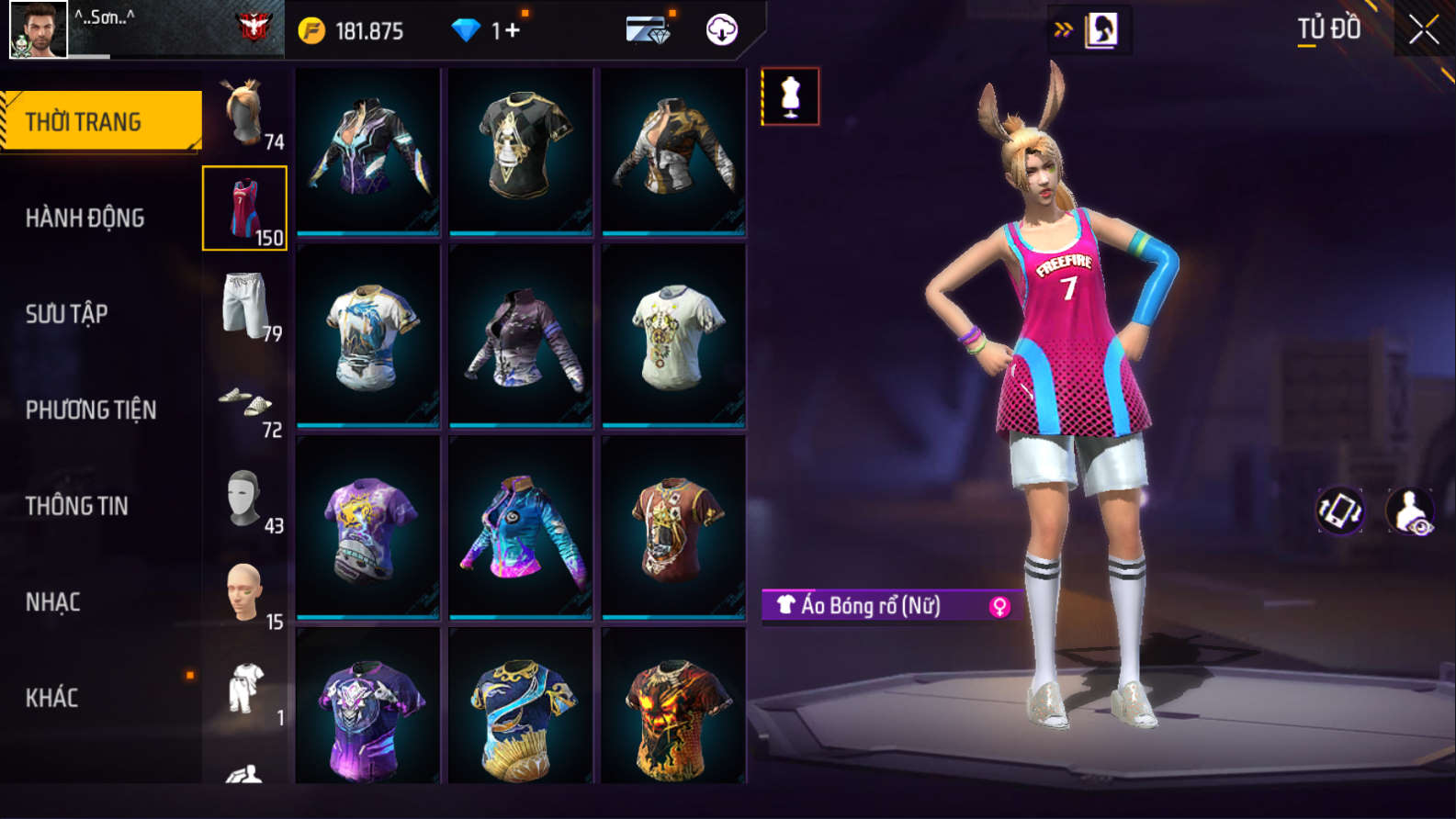
Task: Open the Phương Tiện section
Action: pyautogui.click(x=90, y=409)
